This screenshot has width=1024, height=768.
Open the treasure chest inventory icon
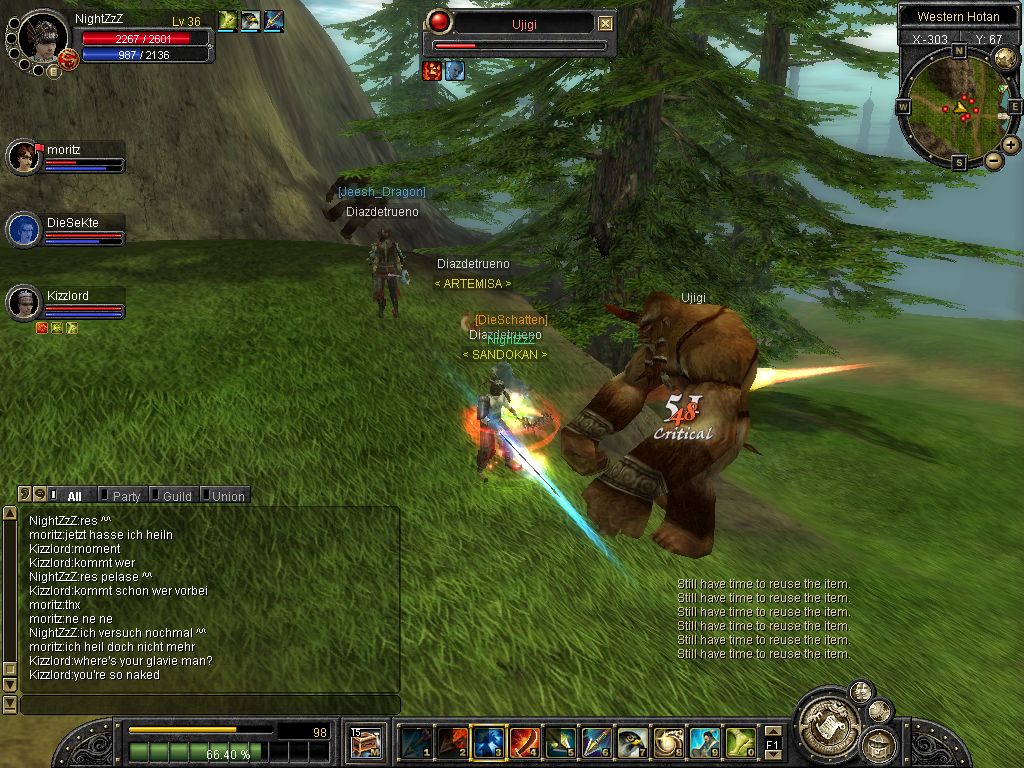363,742
